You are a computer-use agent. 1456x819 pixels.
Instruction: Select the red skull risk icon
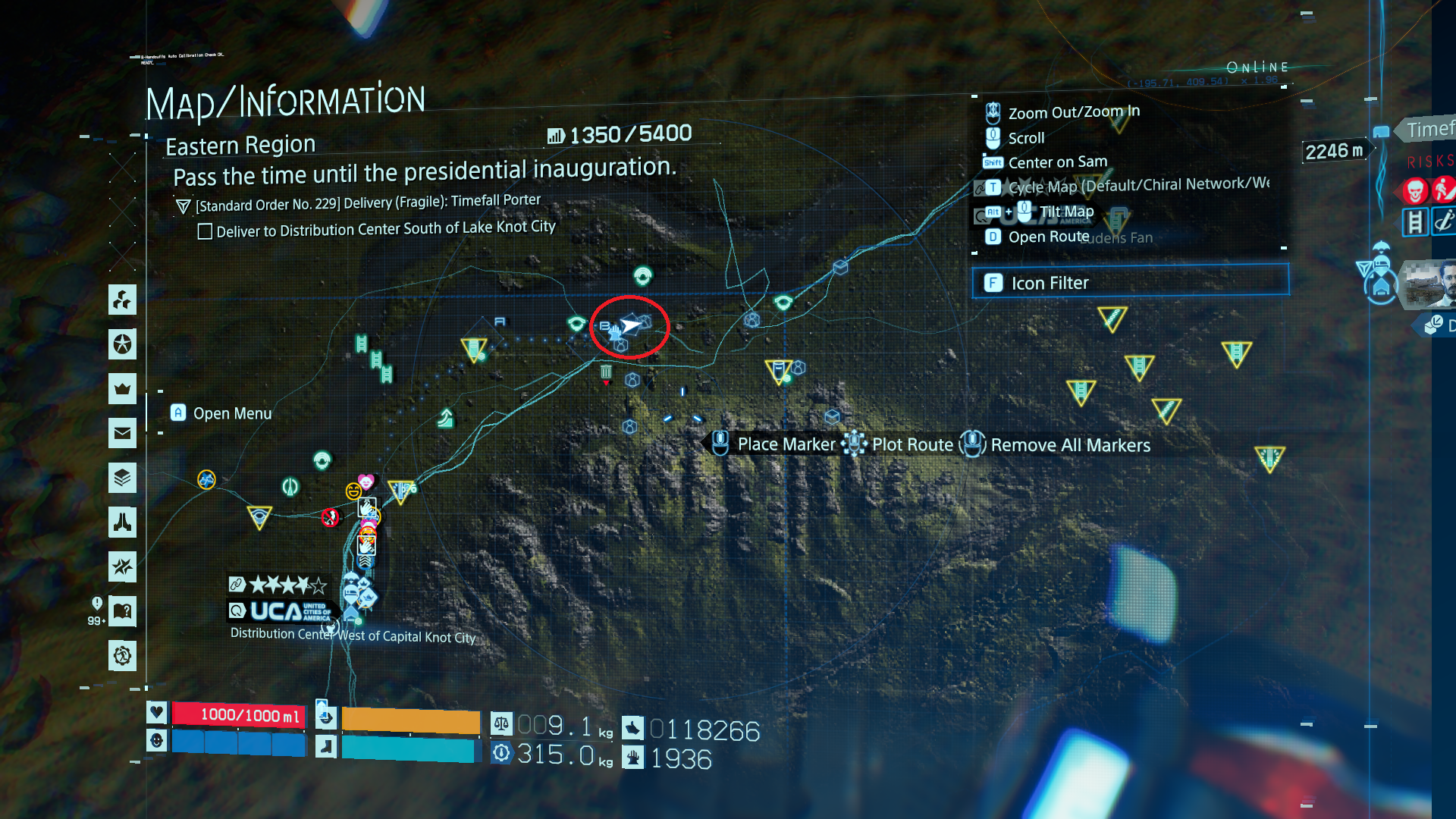pyautogui.click(x=1414, y=190)
